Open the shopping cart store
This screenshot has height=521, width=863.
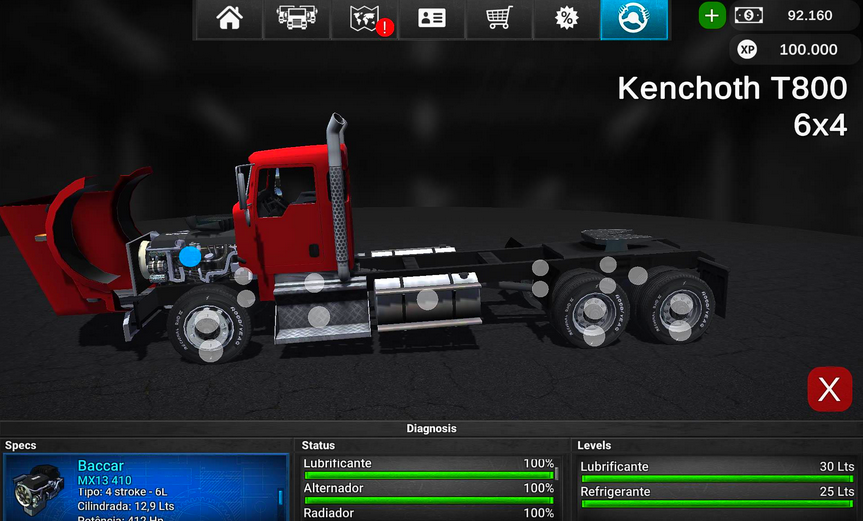499,19
